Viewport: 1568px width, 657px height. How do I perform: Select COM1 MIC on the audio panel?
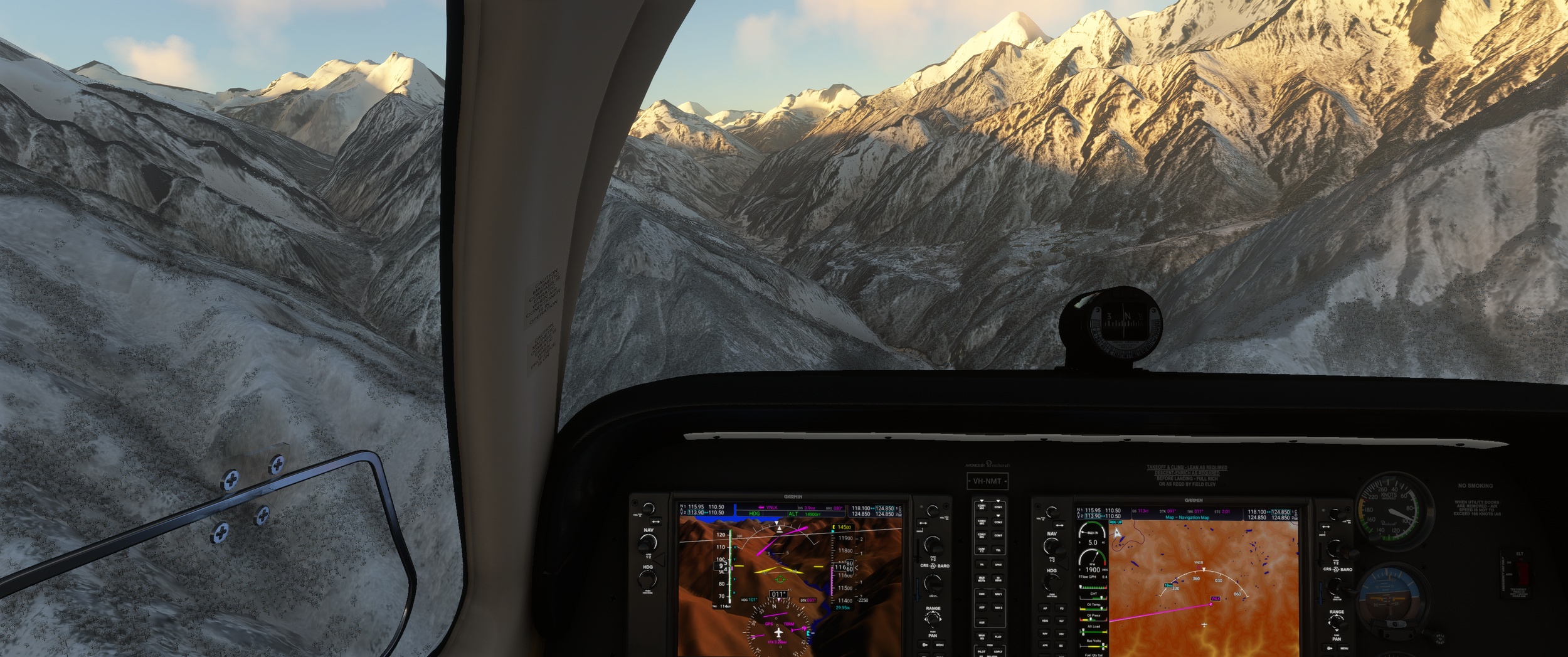982,506
